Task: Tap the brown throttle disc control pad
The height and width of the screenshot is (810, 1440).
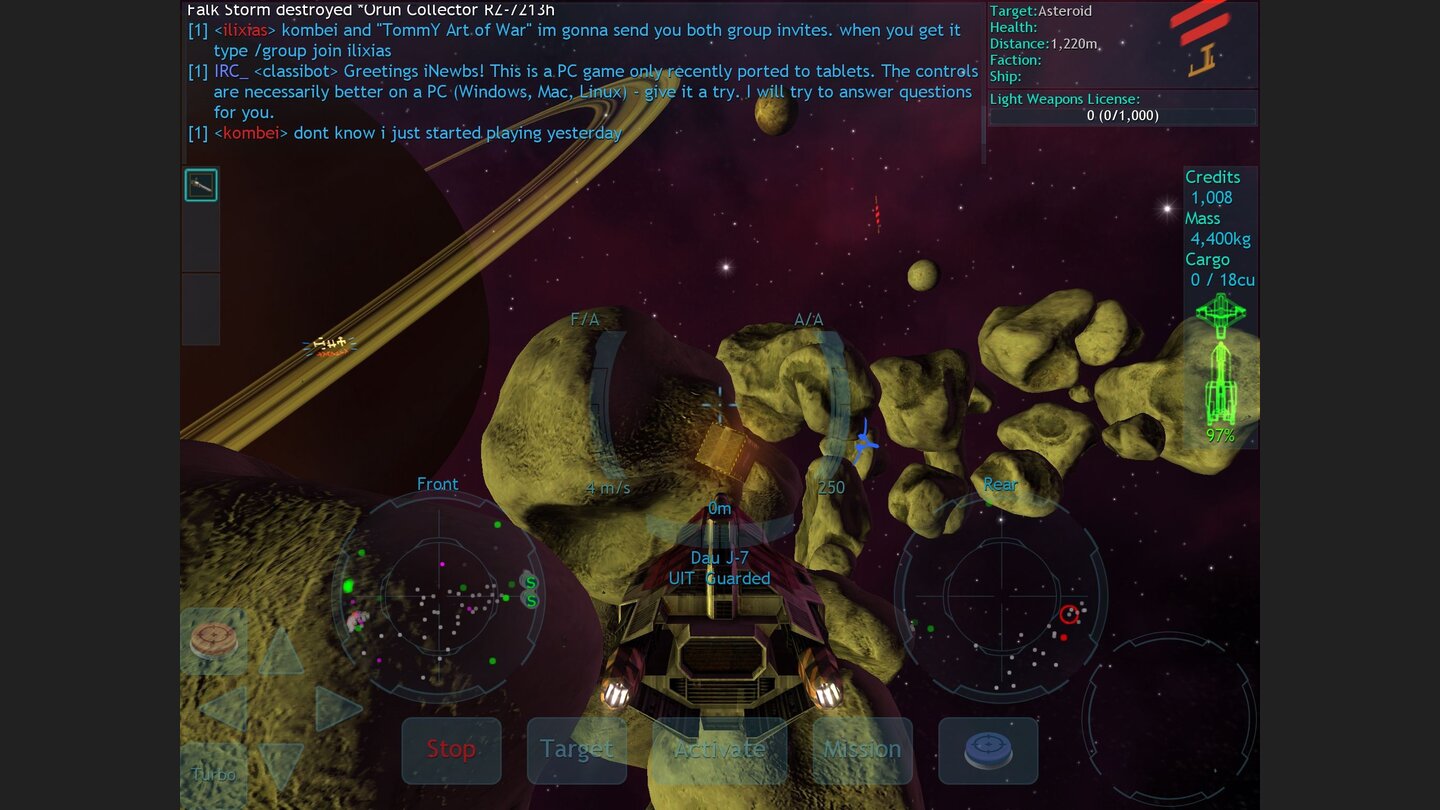Action: (x=216, y=639)
